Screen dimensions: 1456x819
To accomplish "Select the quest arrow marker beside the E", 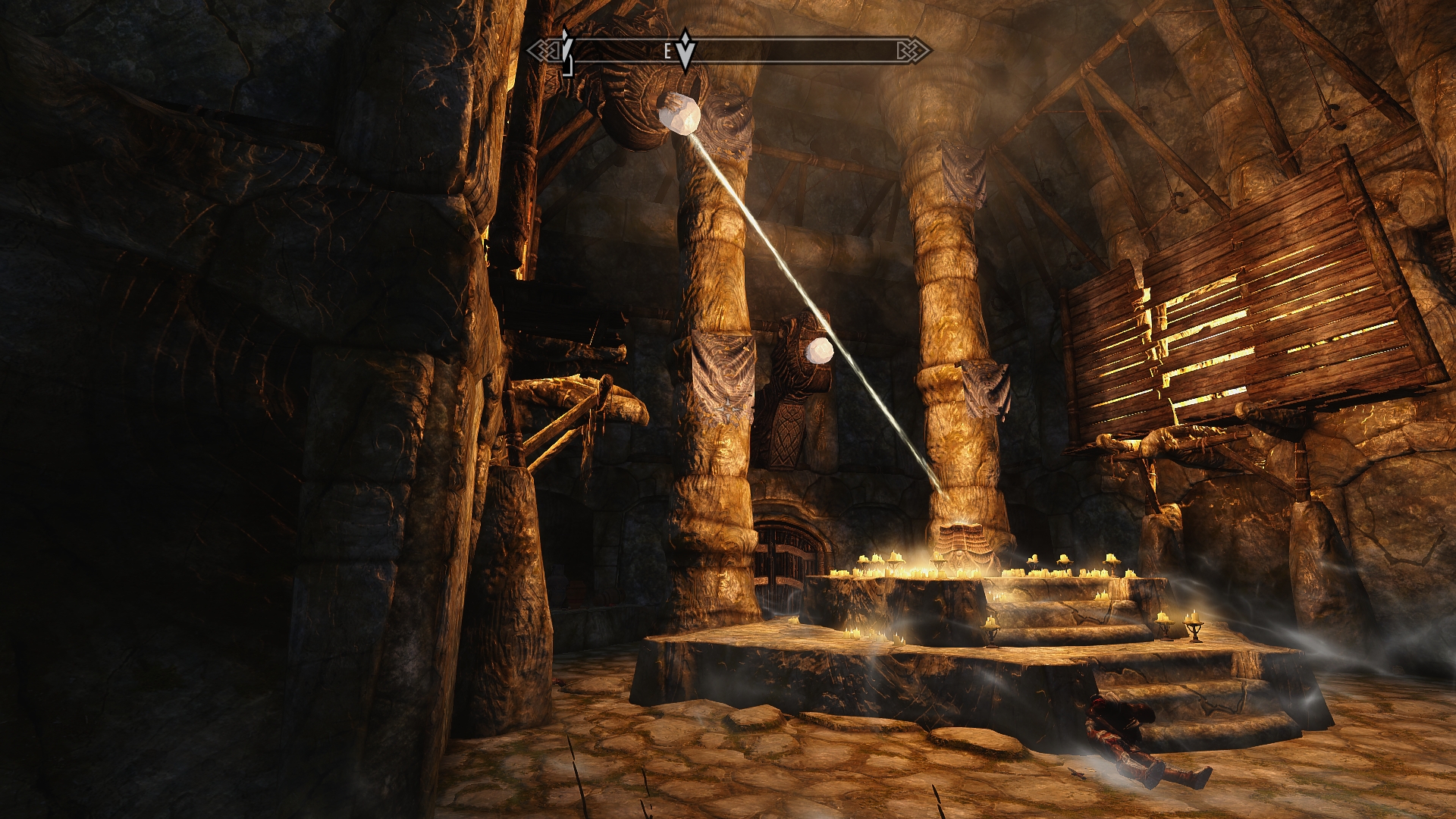I will [686, 50].
